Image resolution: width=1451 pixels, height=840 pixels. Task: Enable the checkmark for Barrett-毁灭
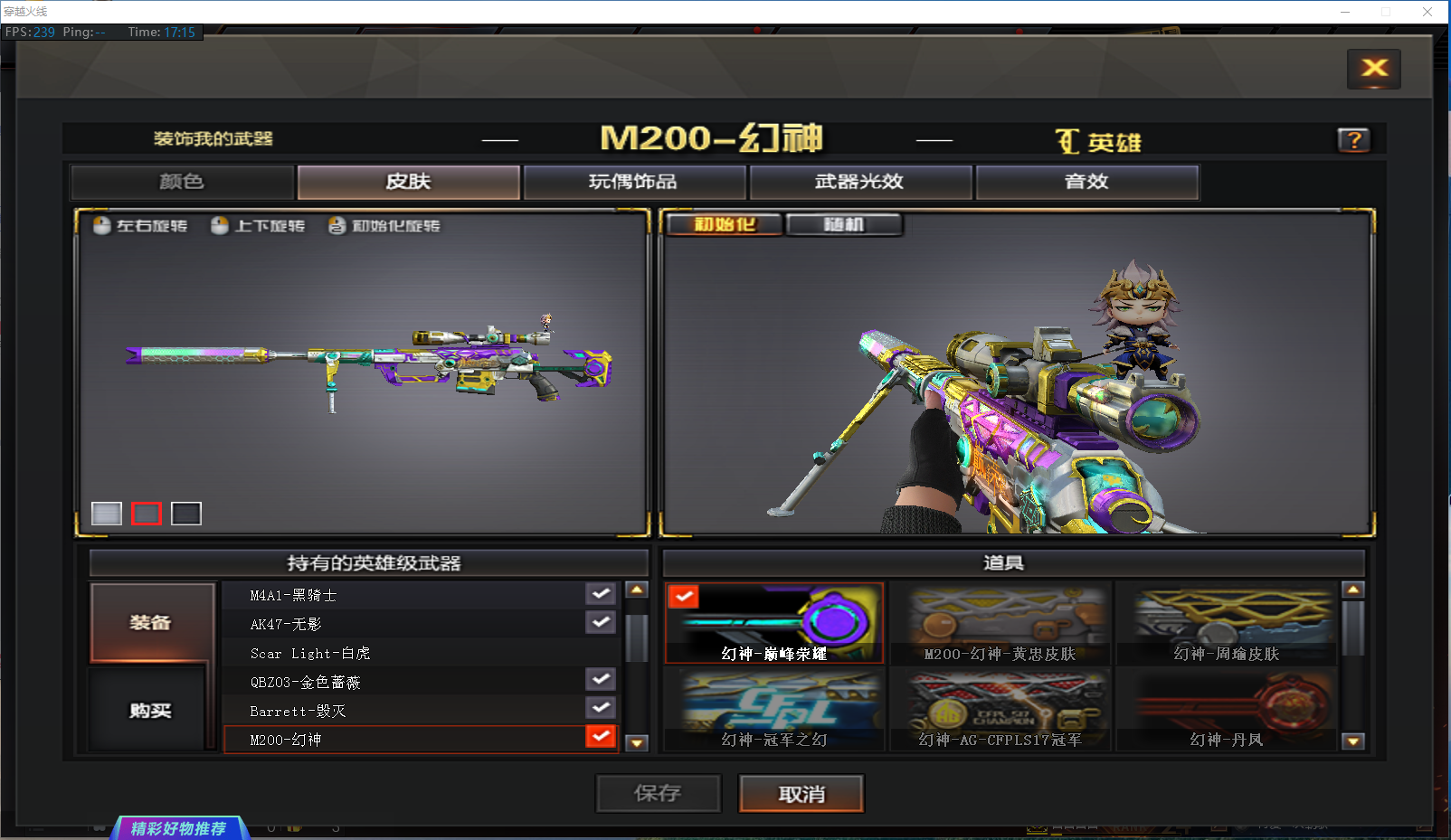click(x=600, y=708)
